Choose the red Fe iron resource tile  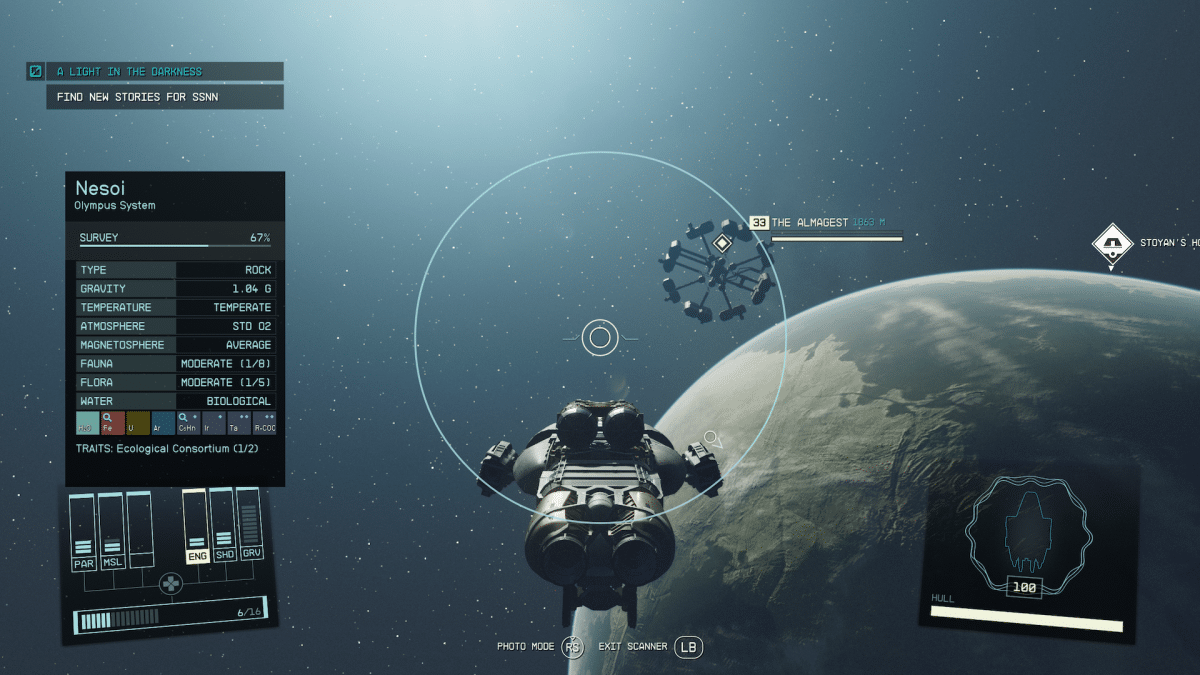112,422
